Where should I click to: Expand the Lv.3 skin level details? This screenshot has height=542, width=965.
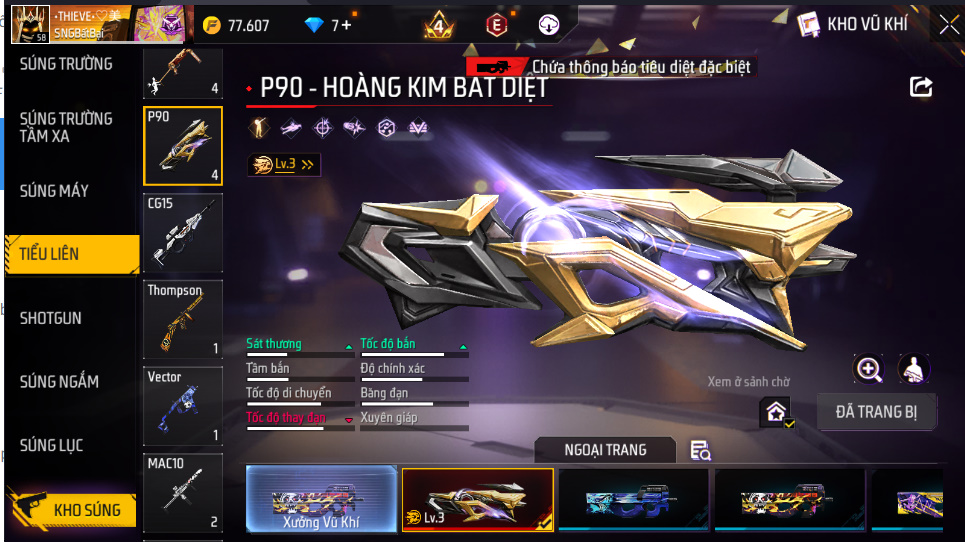pyautogui.click(x=285, y=164)
